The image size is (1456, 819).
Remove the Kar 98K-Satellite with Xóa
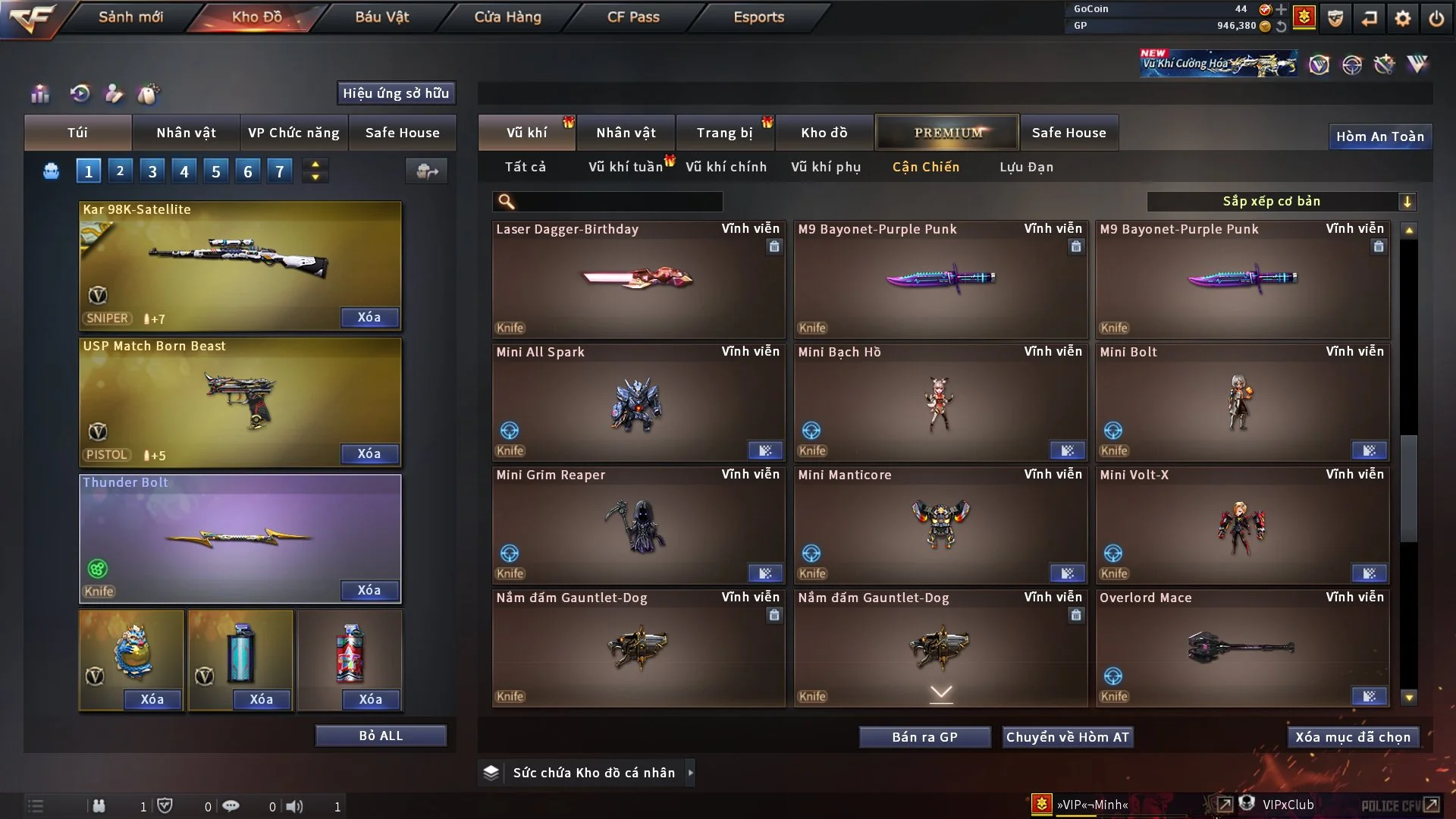pyautogui.click(x=369, y=318)
